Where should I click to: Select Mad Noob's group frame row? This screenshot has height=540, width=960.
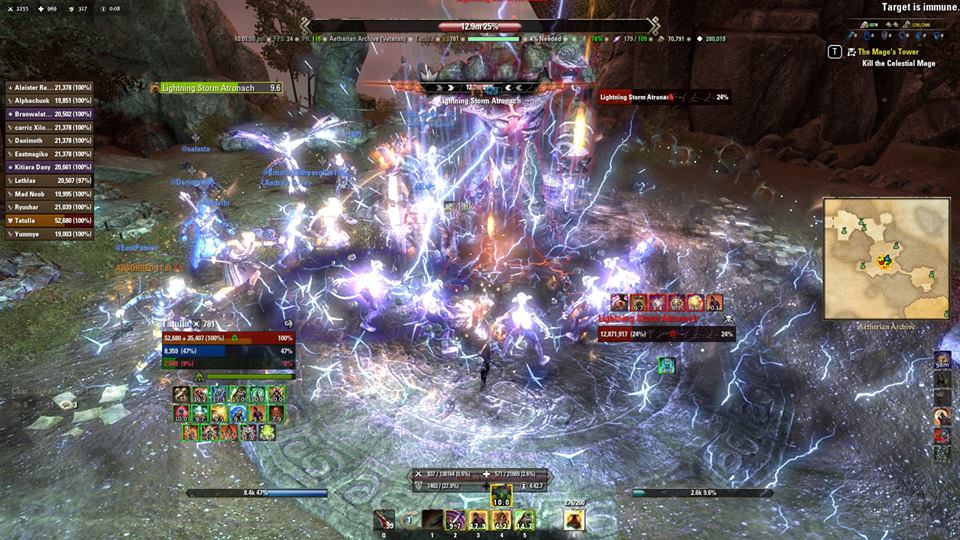coord(50,194)
